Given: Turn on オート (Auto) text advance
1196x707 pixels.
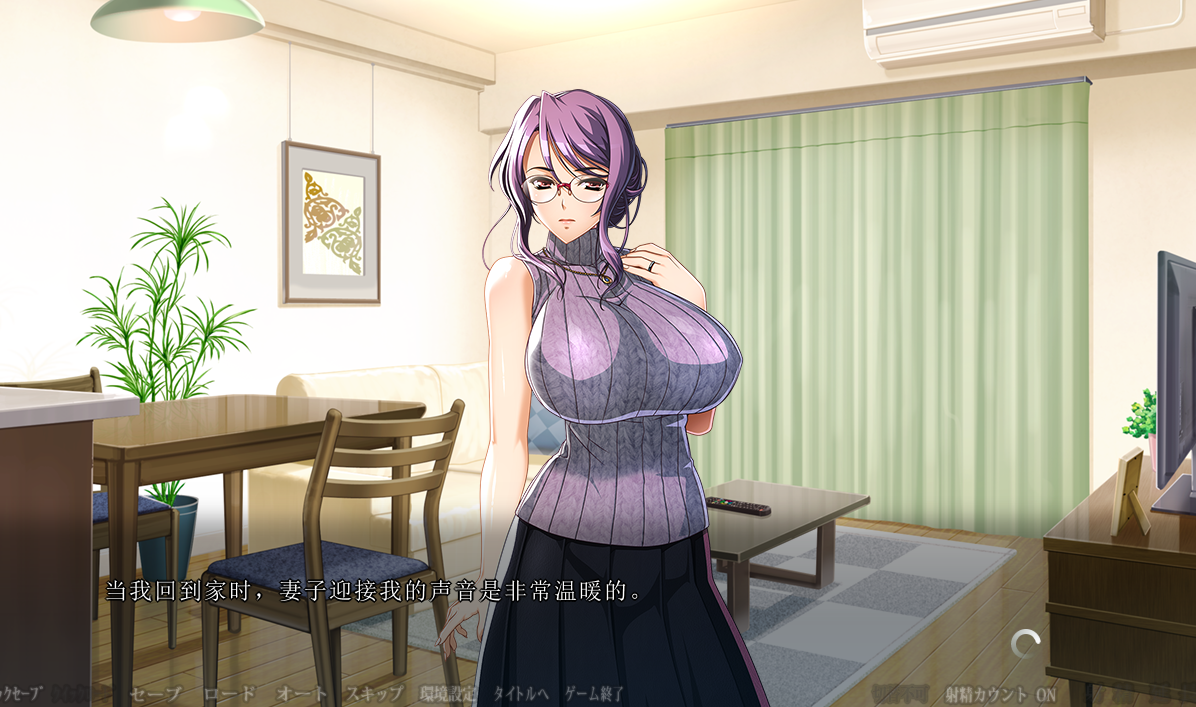Looking at the screenshot, I should click(x=301, y=693).
